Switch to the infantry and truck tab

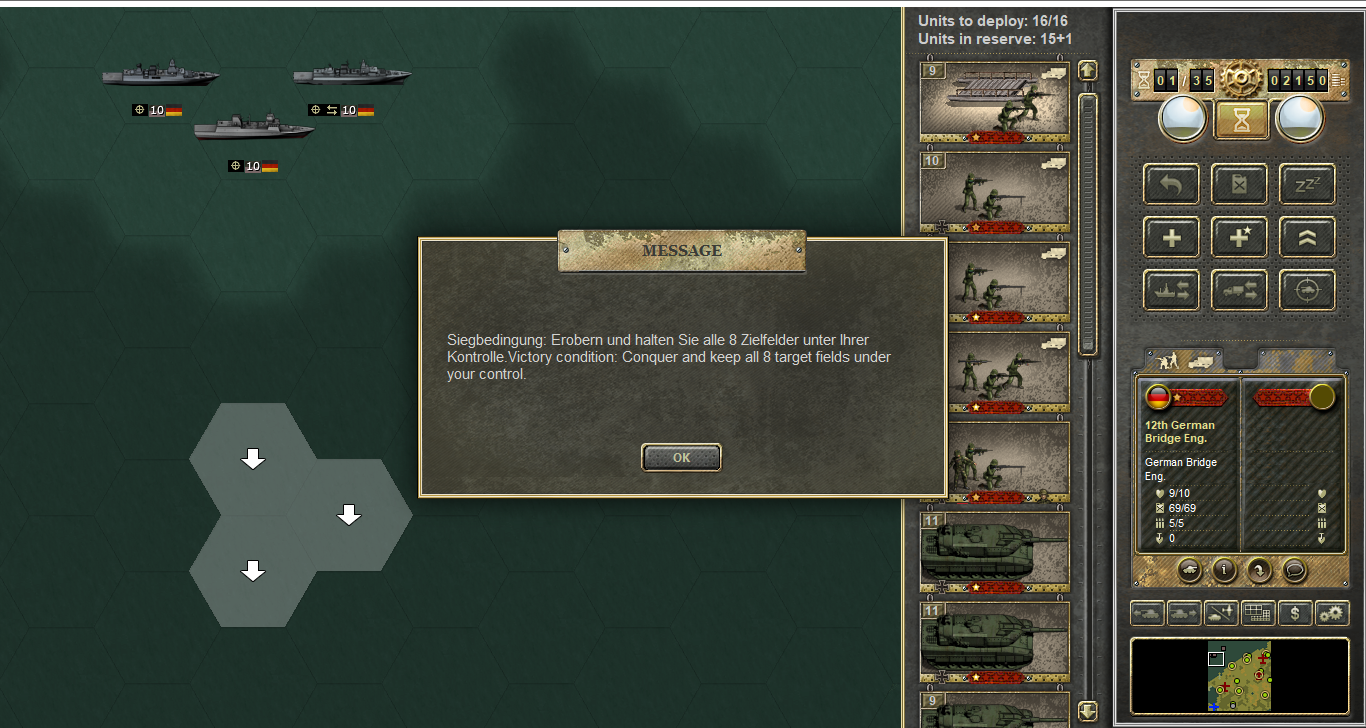point(1182,360)
